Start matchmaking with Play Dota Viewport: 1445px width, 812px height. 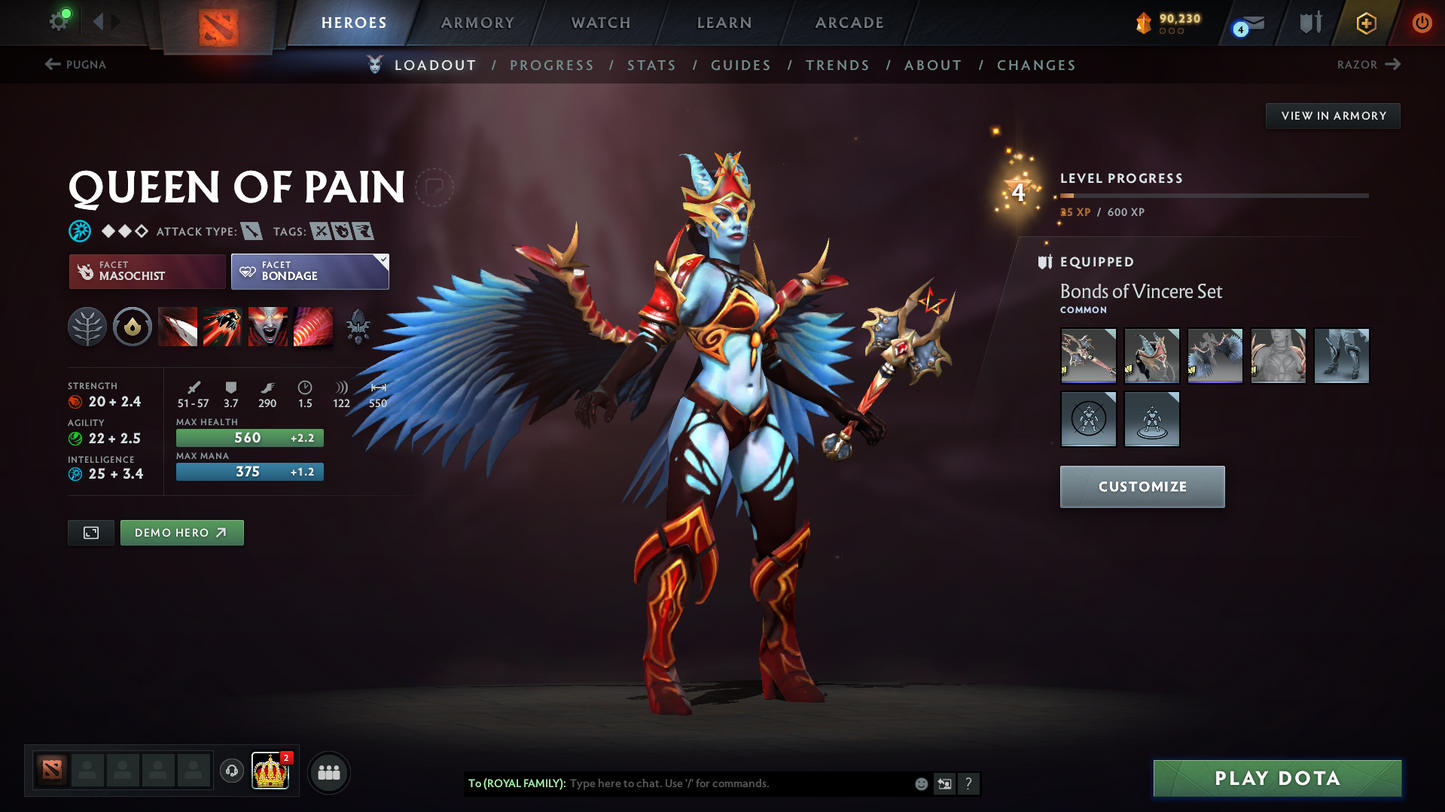click(x=1277, y=779)
